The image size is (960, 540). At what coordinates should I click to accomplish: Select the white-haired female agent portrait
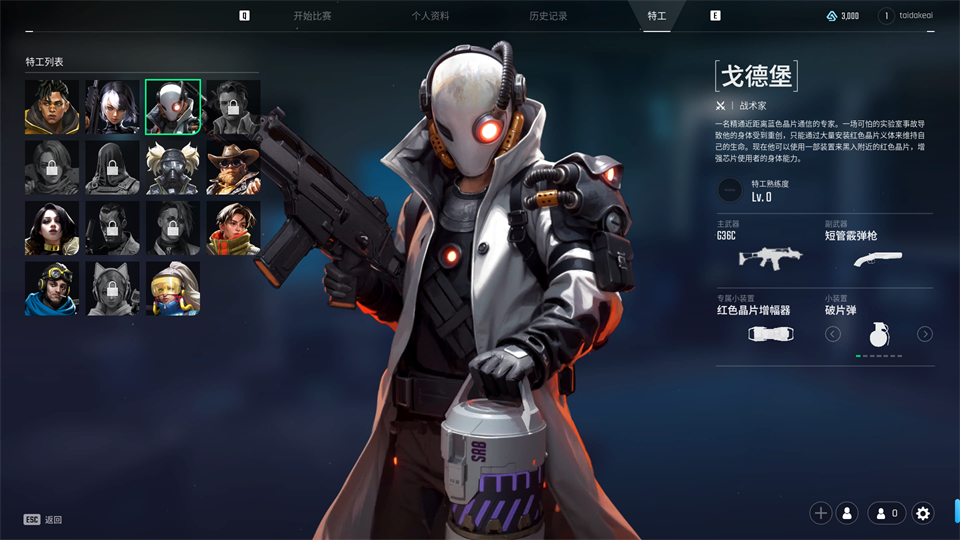112,107
